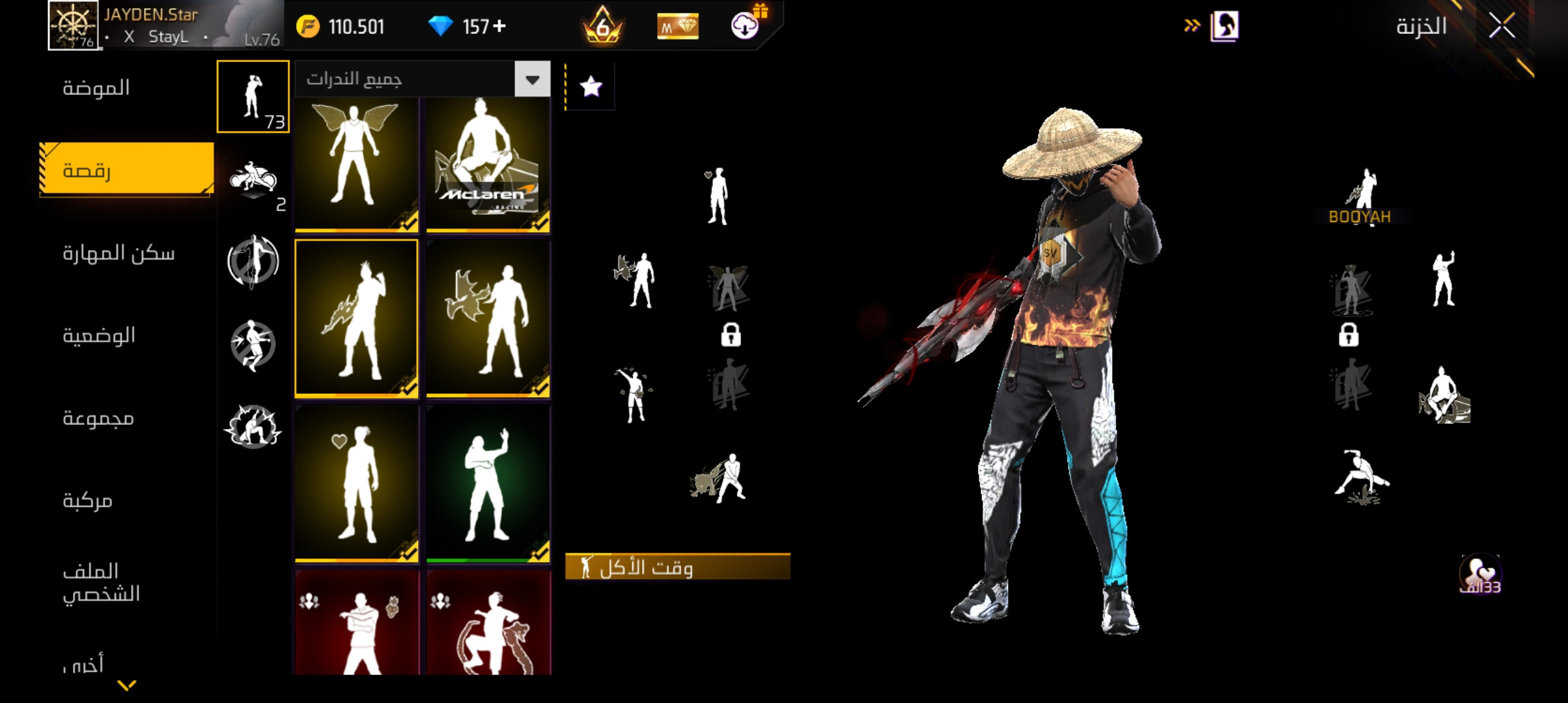The image size is (1568, 703).
Task: Show the all emotes sub-tab with 73
Action: pos(253,96)
